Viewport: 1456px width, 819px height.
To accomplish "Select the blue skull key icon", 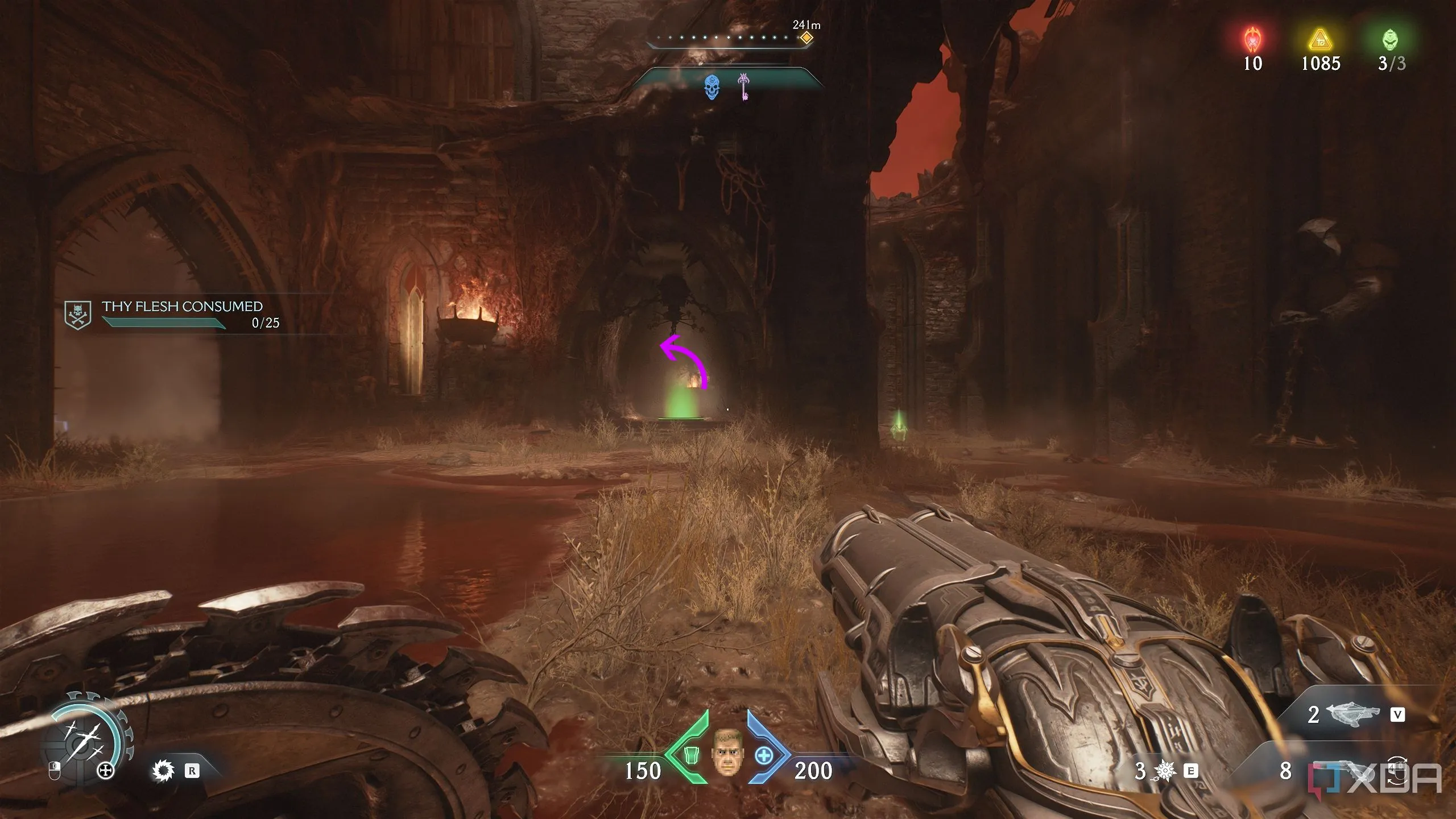I will 711,88.
